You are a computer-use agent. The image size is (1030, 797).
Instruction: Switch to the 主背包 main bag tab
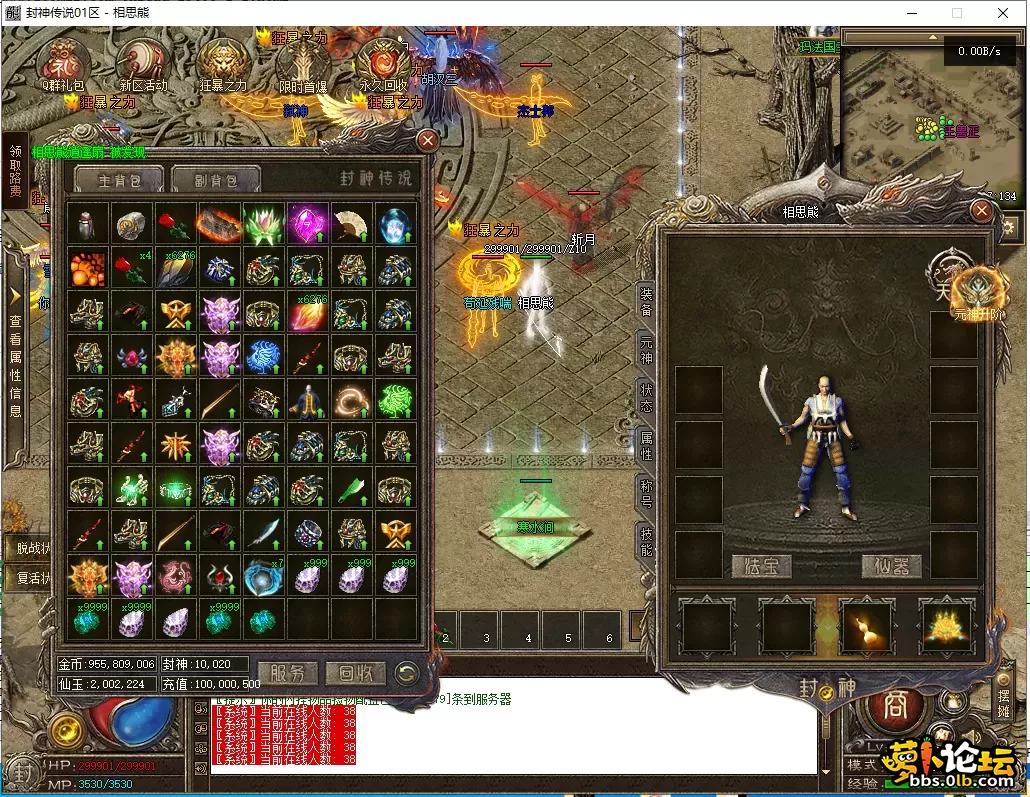point(116,180)
